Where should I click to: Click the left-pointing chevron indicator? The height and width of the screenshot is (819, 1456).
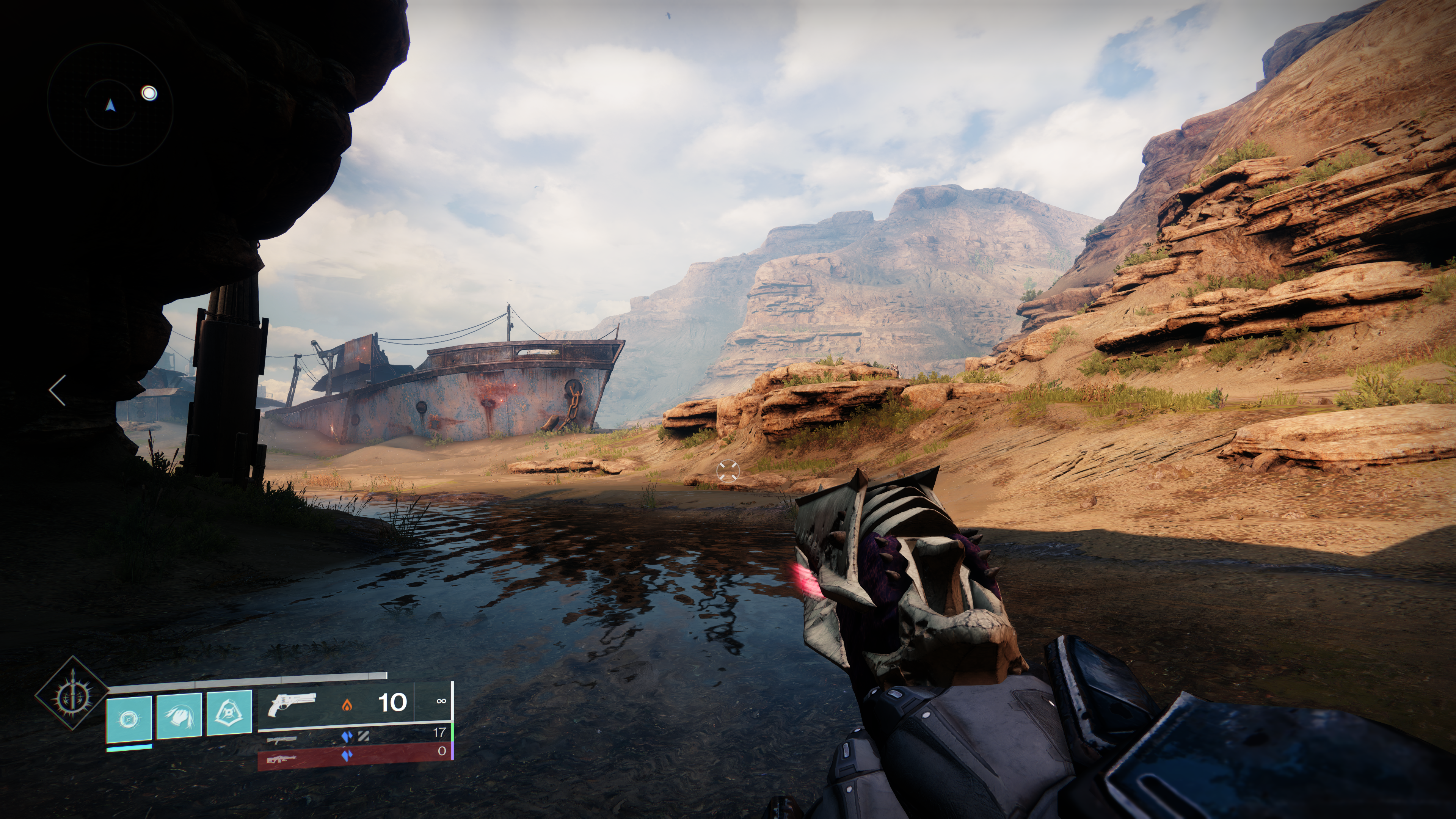coord(57,390)
